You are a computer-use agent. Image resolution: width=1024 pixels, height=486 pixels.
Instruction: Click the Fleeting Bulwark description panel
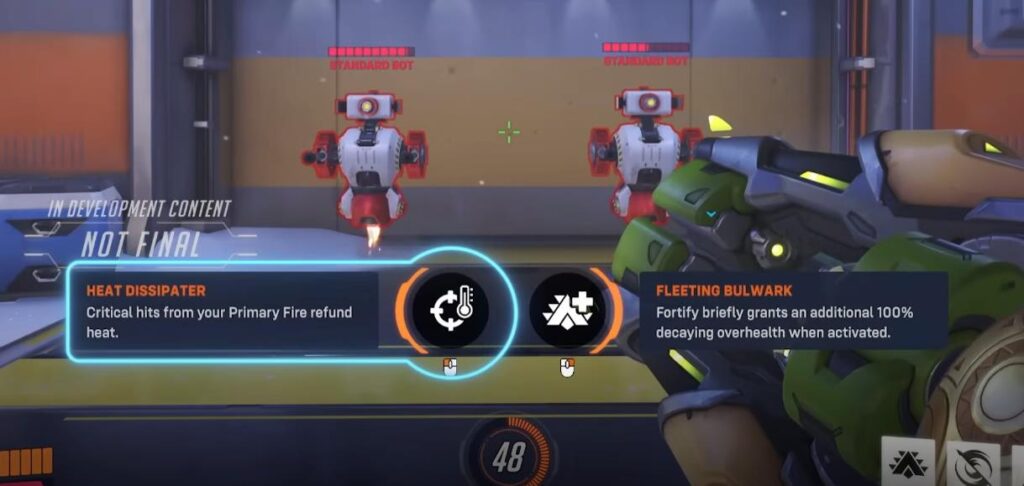792,311
